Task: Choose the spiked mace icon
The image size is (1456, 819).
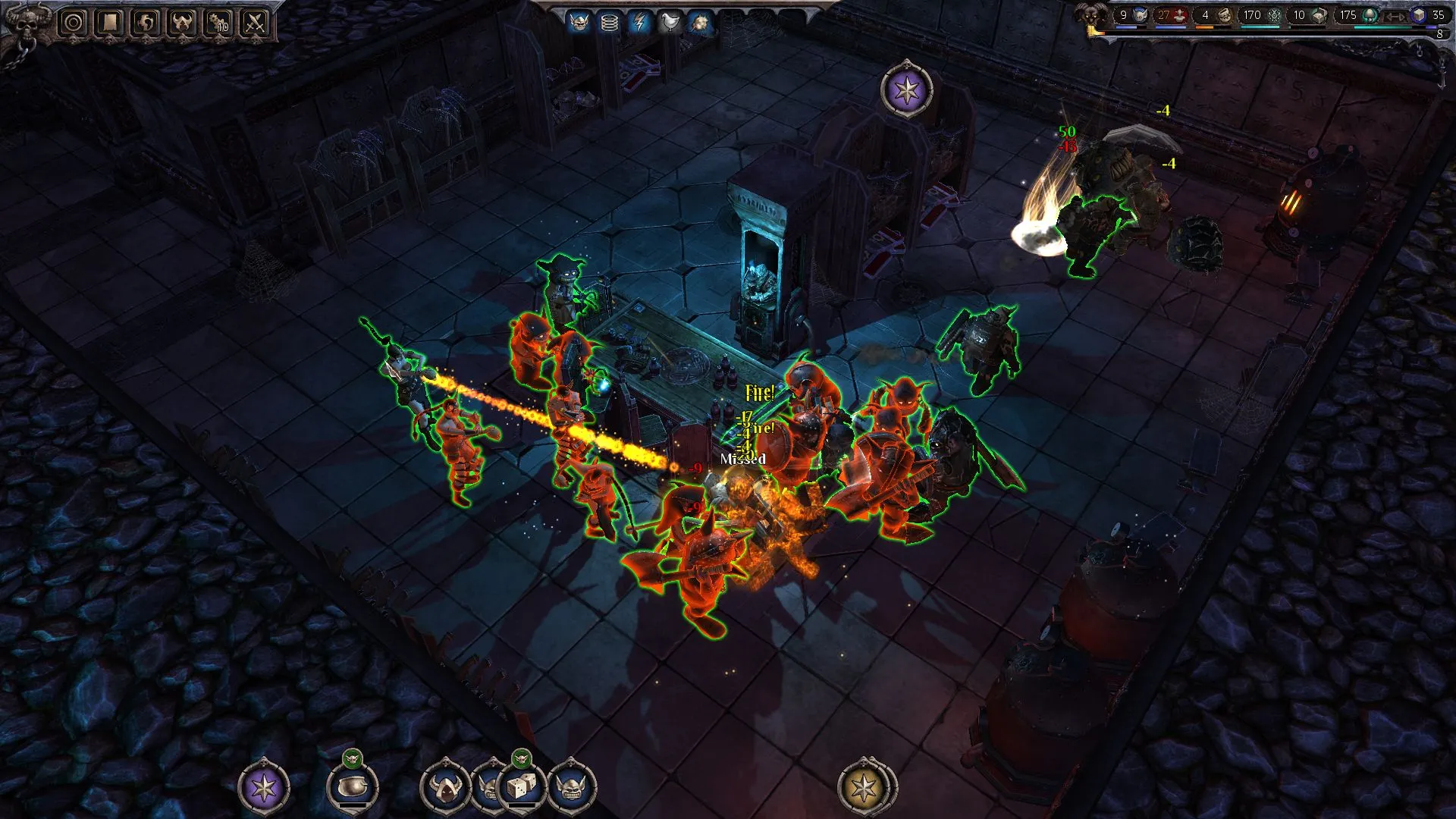Action: click(x=700, y=23)
